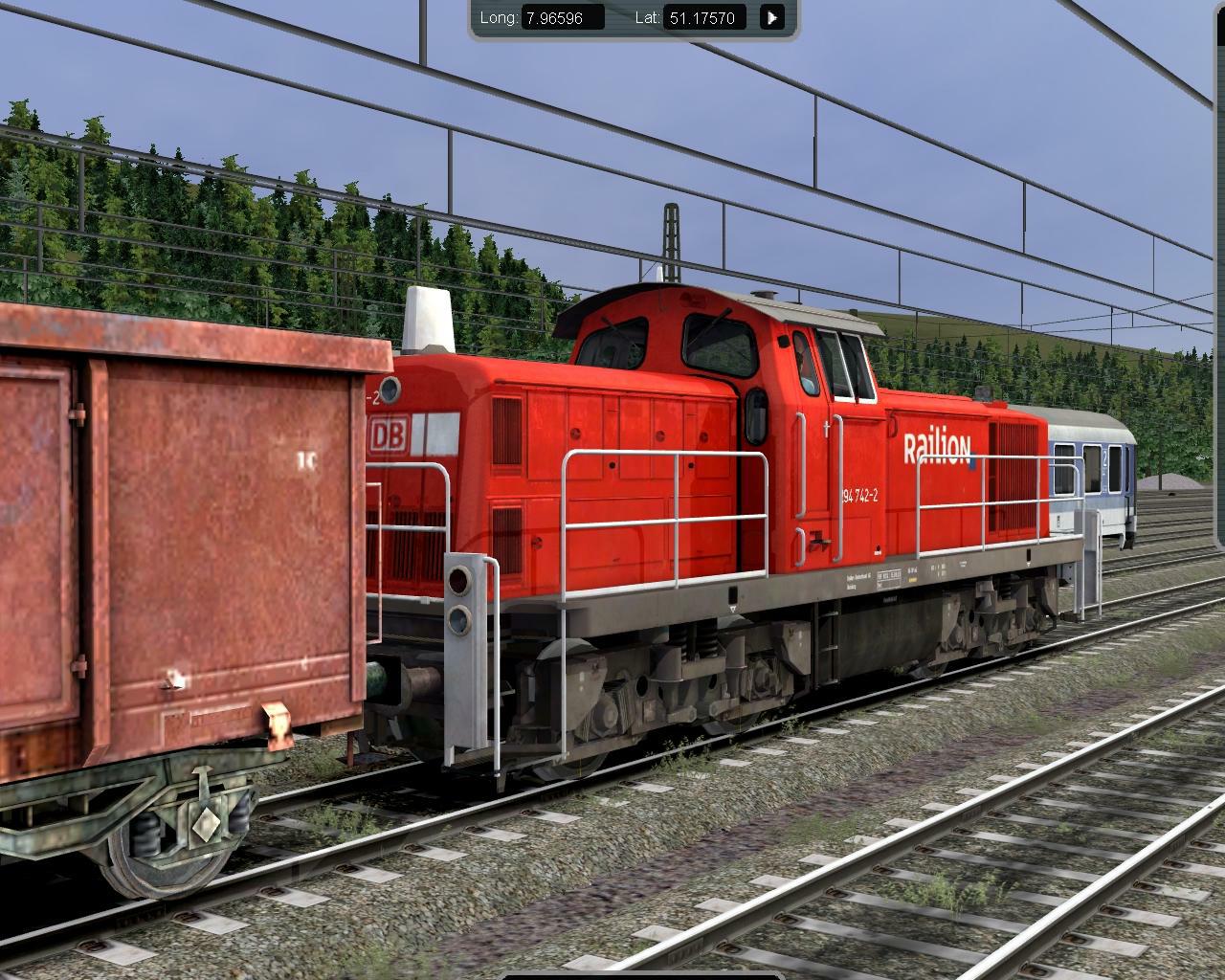Image resolution: width=1225 pixels, height=980 pixels.
Task: Select the red Railion diesel locomotive
Action: tap(718, 479)
